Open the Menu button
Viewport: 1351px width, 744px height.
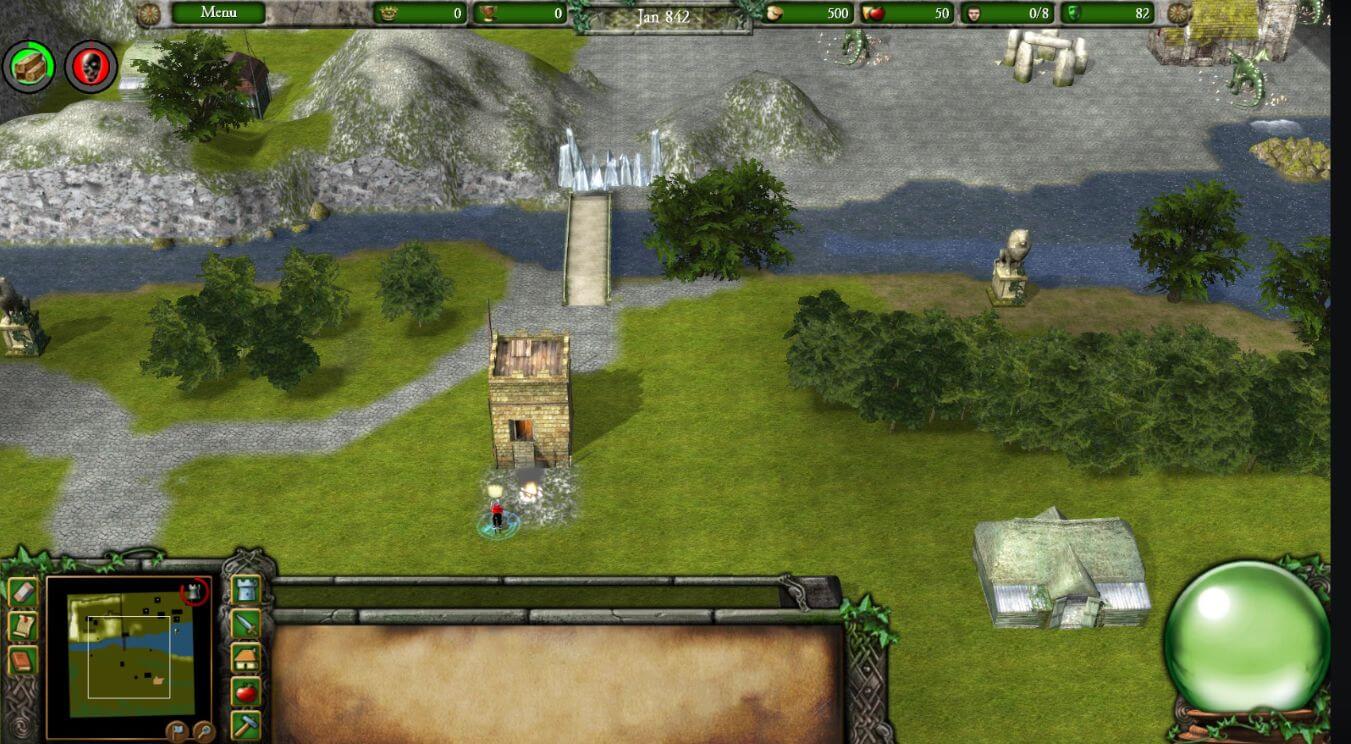[218, 13]
